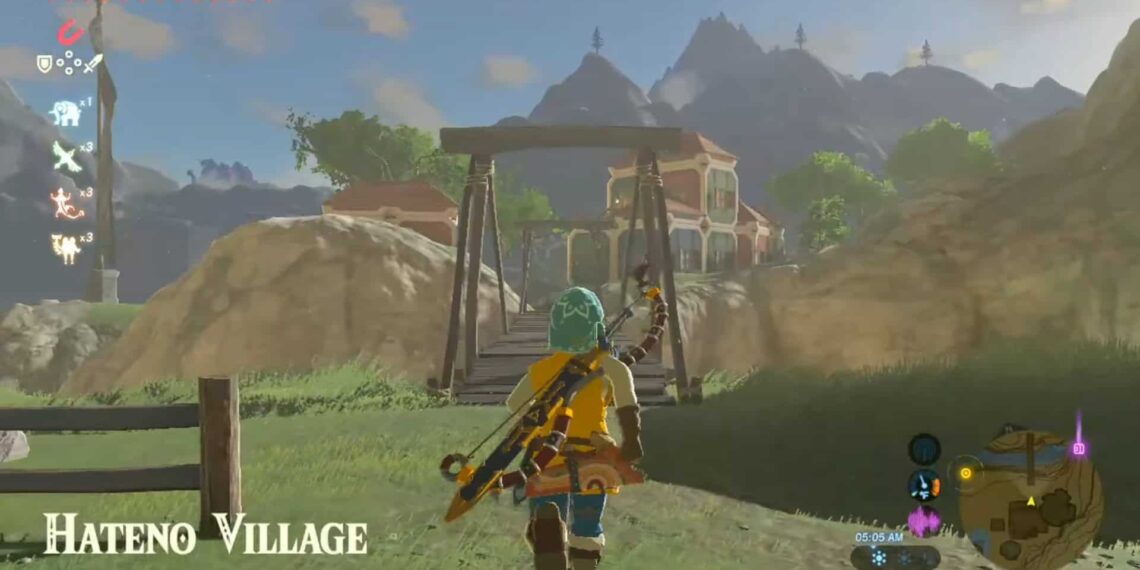Image resolution: width=1140 pixels, height=570 pixels.
Task: Activate the green bird champion ability
Action: pyautogui.click(x=66, y=156)
